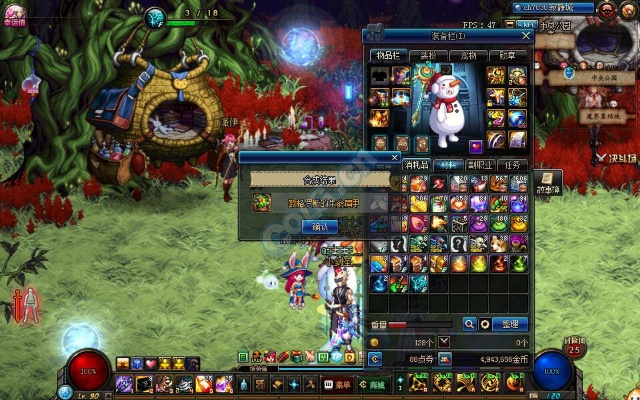Show the 任务 quest items tab
The height and width of the screenshot is (400, 640).
pos(512,166)
